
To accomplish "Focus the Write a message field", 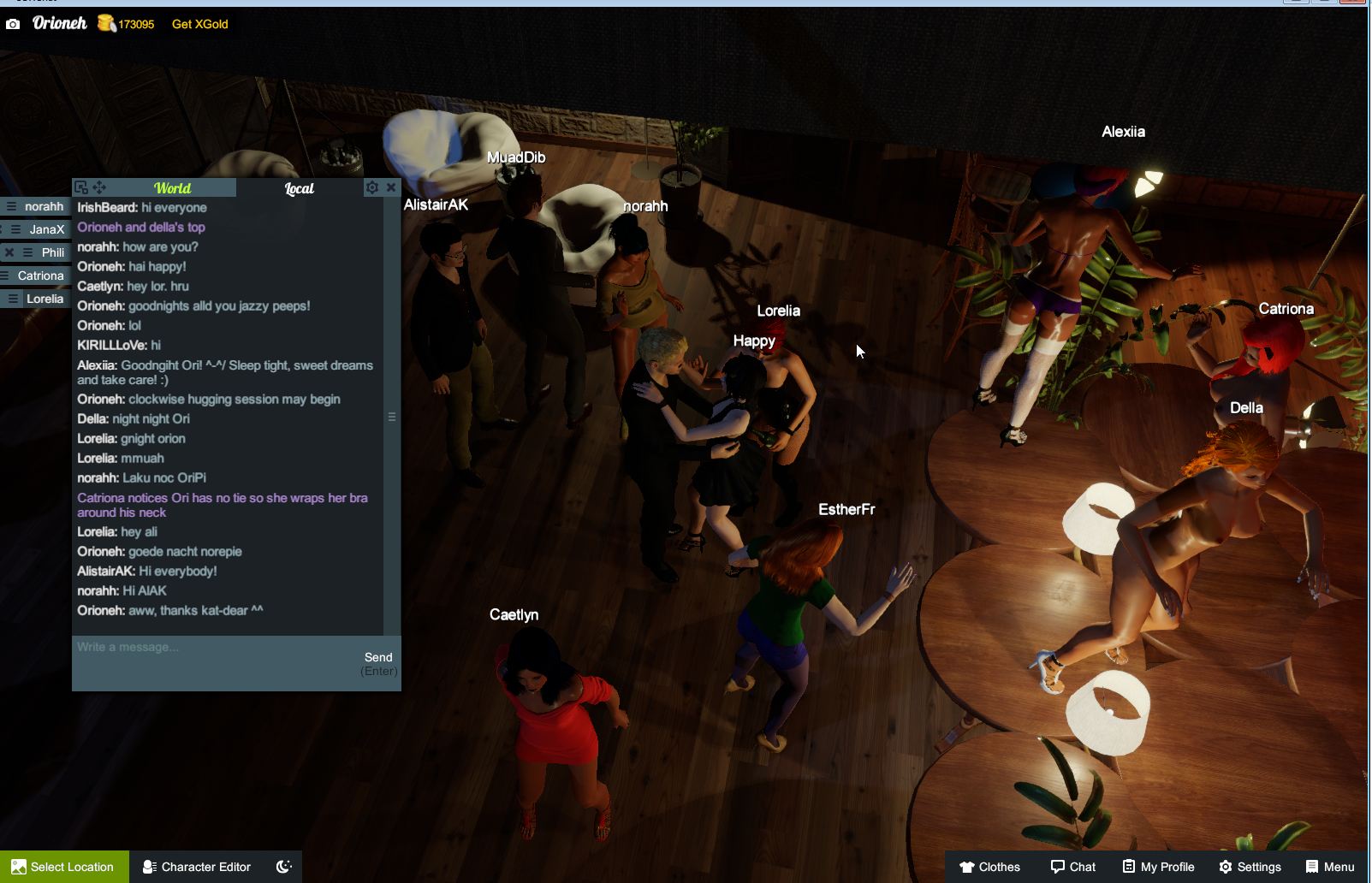I will (x=214, y=648).
